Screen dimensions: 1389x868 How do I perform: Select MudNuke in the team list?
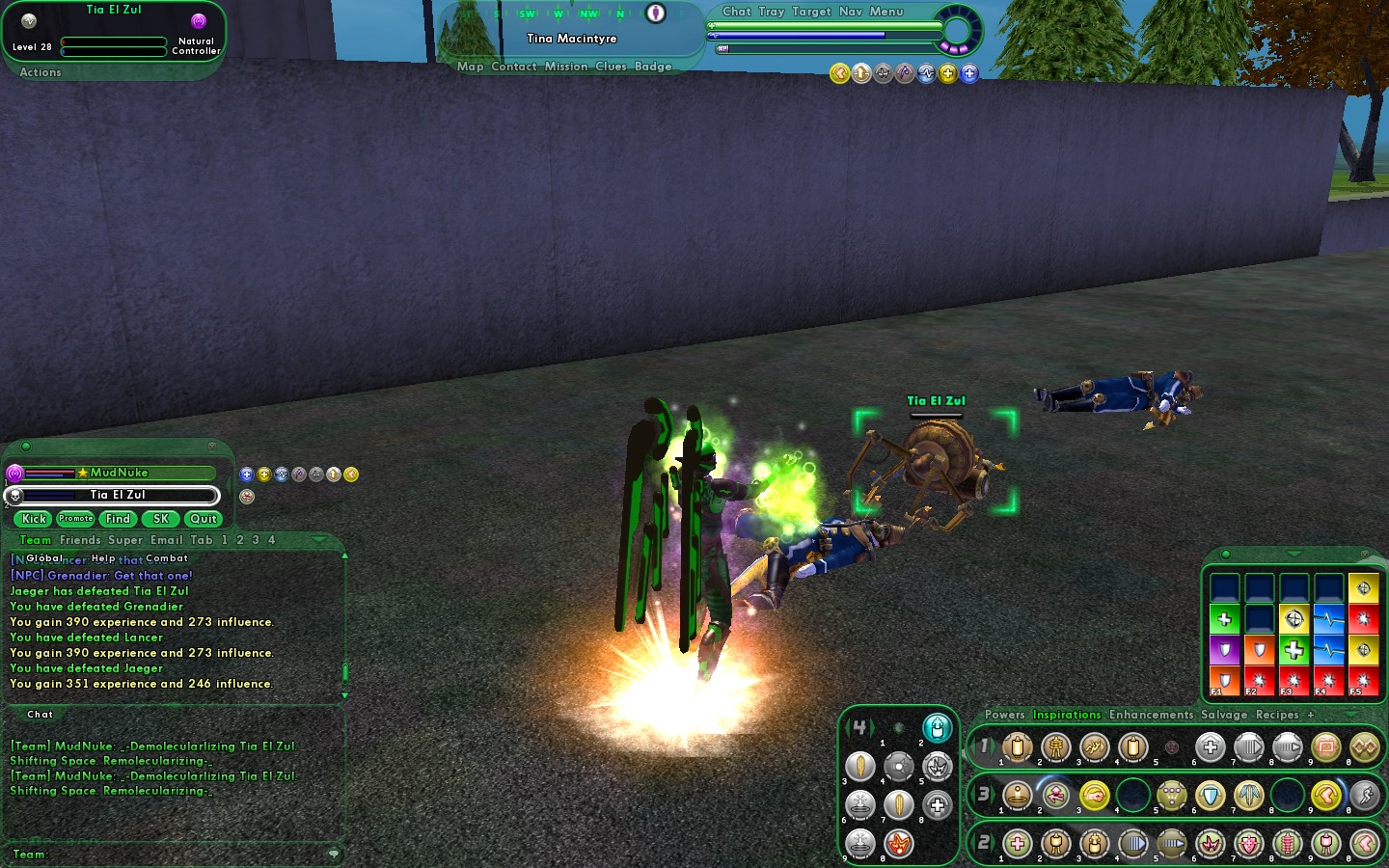(120, 473)
